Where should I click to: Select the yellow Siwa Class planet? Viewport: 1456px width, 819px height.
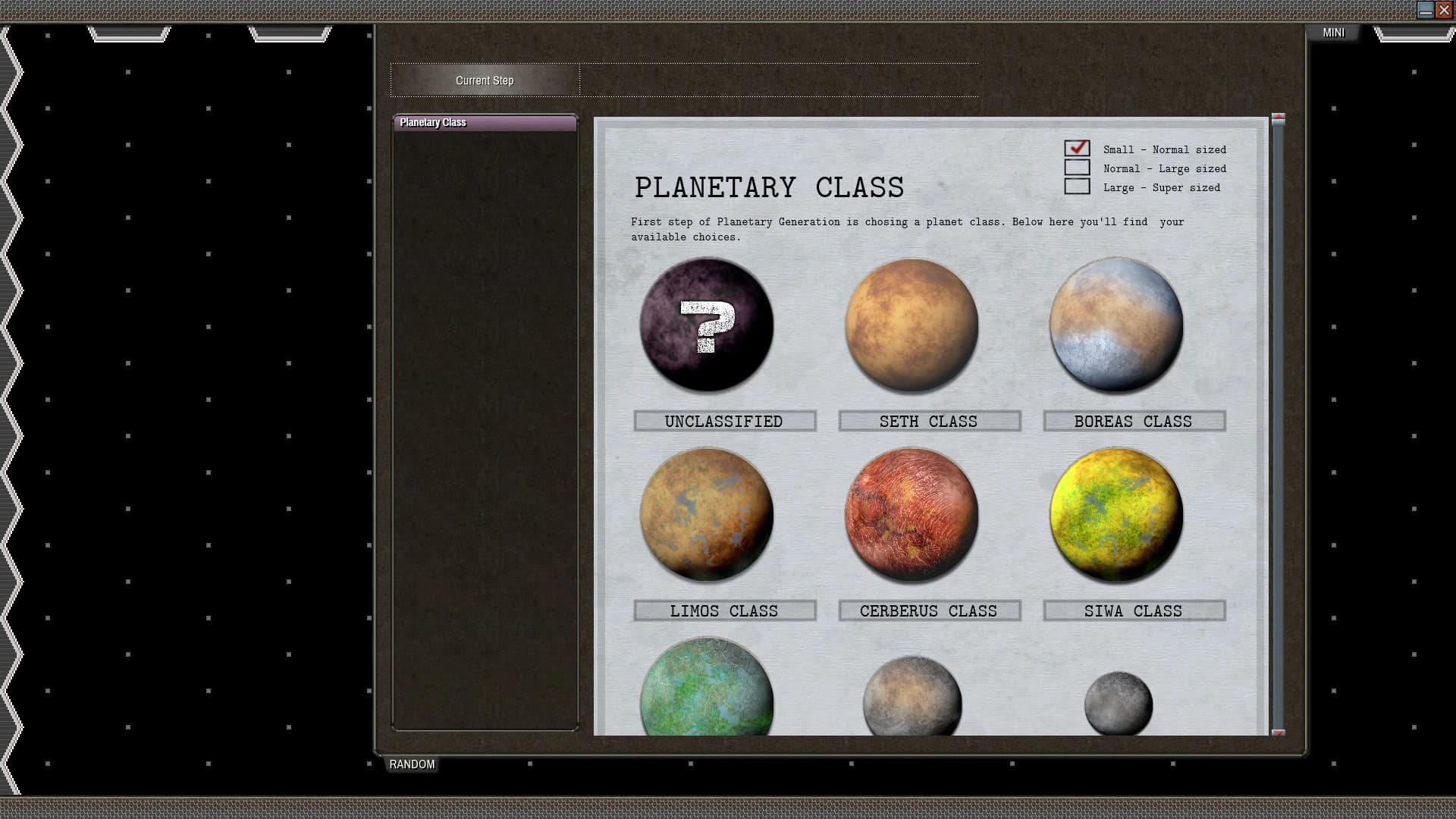click(x=1115, y=514)
